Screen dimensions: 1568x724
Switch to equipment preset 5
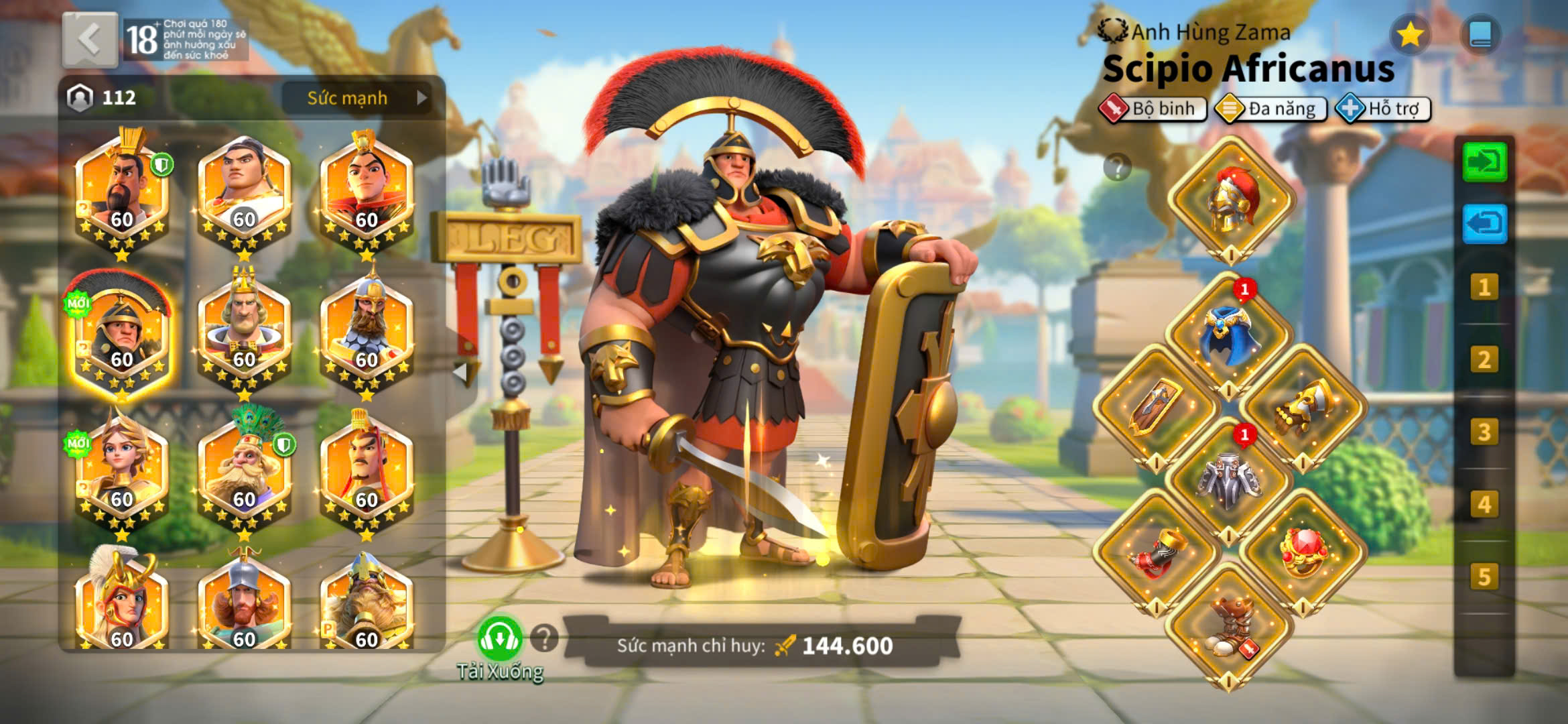[x=1484, y=577]
